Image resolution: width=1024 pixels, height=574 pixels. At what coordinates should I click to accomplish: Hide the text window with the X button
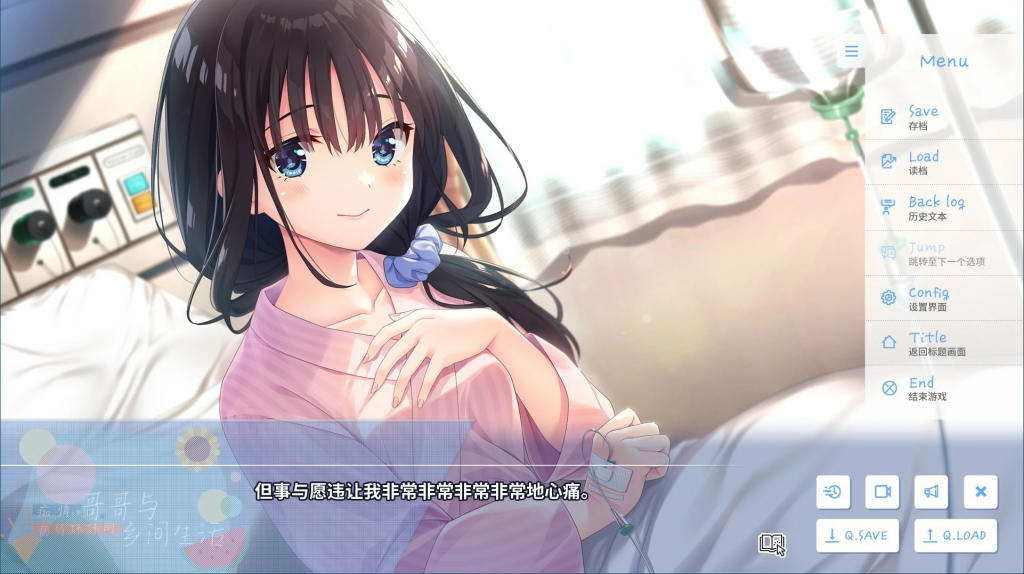(980, 491)
